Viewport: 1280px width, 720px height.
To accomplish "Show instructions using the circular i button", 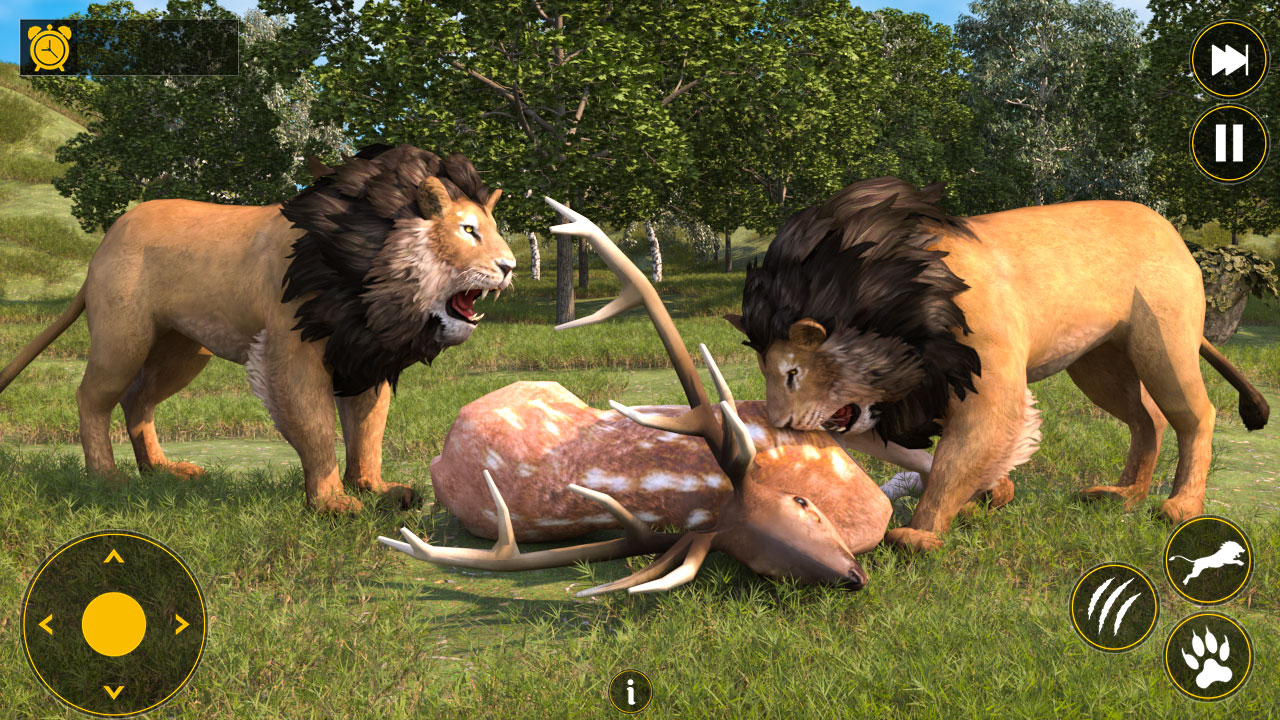I will click(x=629, y=690).
